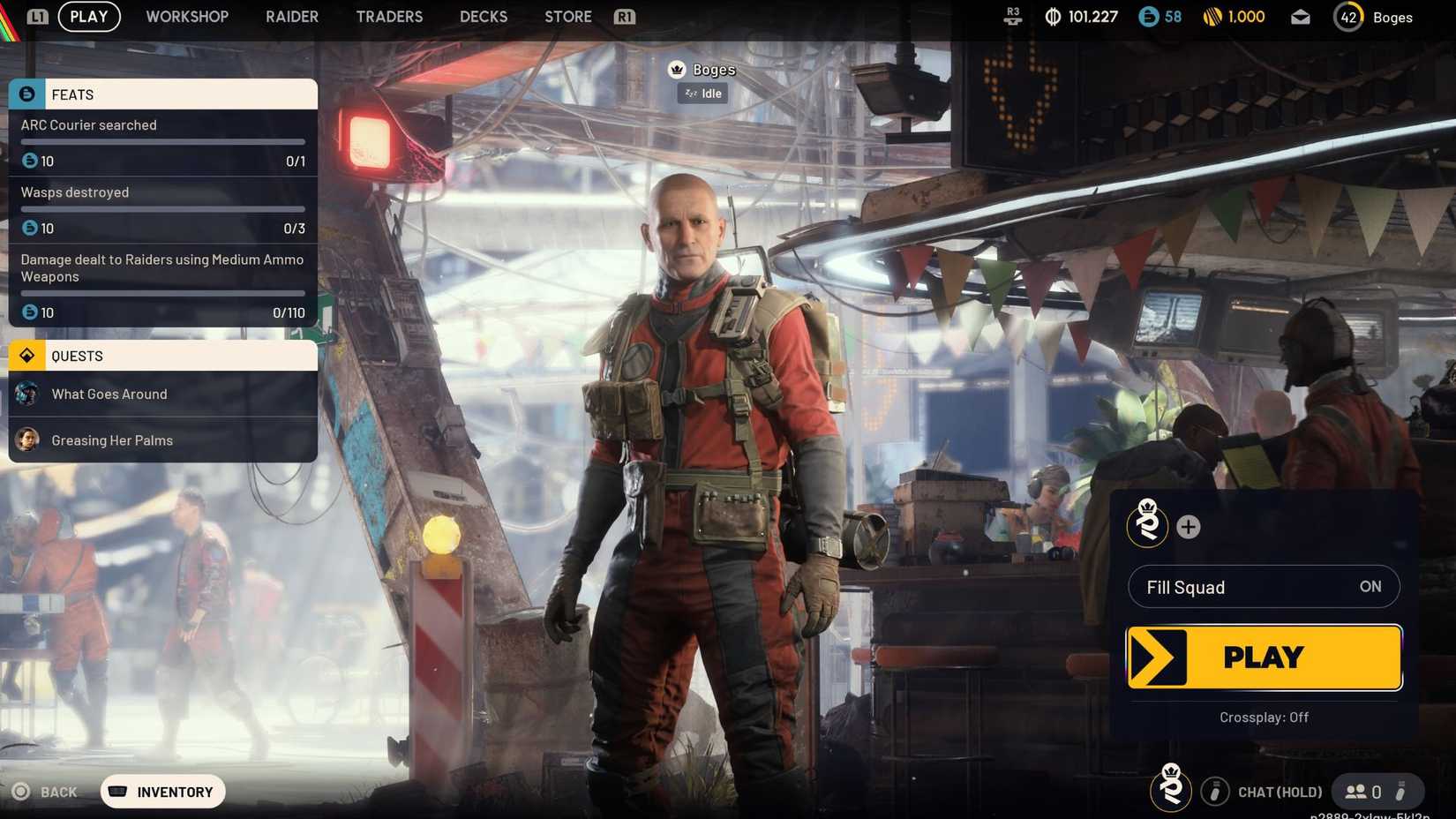Open the mail envelope inbox
The image size is (1456, 819).
click(1300, 16)
